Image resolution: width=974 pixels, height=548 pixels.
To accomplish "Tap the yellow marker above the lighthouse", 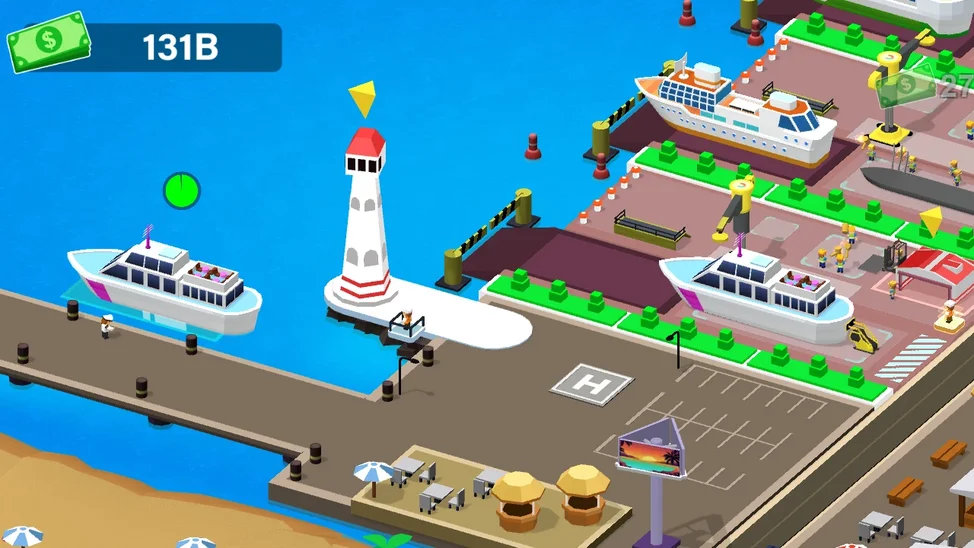I will tap(363, 98).
